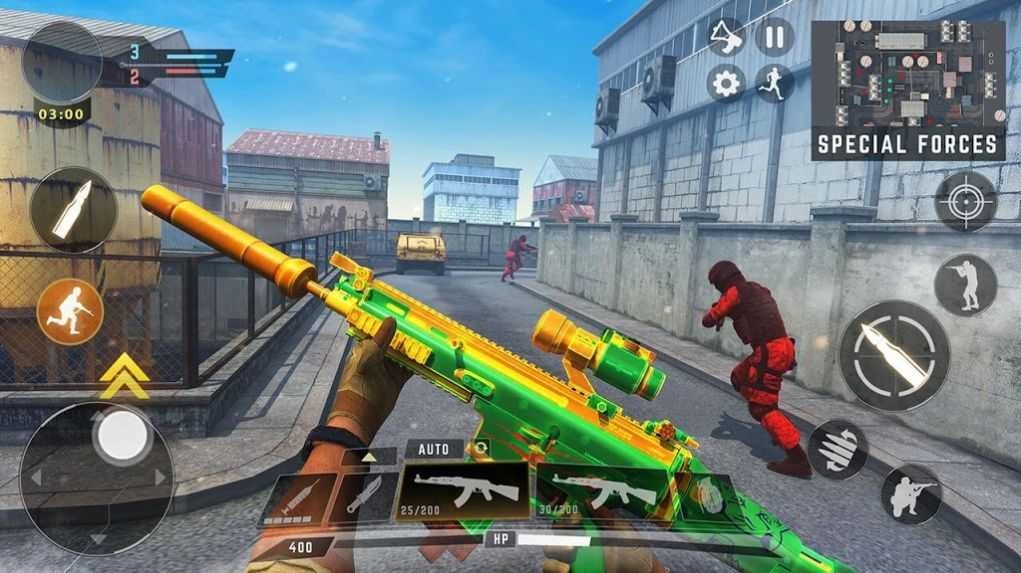The height and width of the screenshot is (573, 1021).
Task: Toggle the running man sprint icon
Action: pyautogui.click(x=774, y=82)
